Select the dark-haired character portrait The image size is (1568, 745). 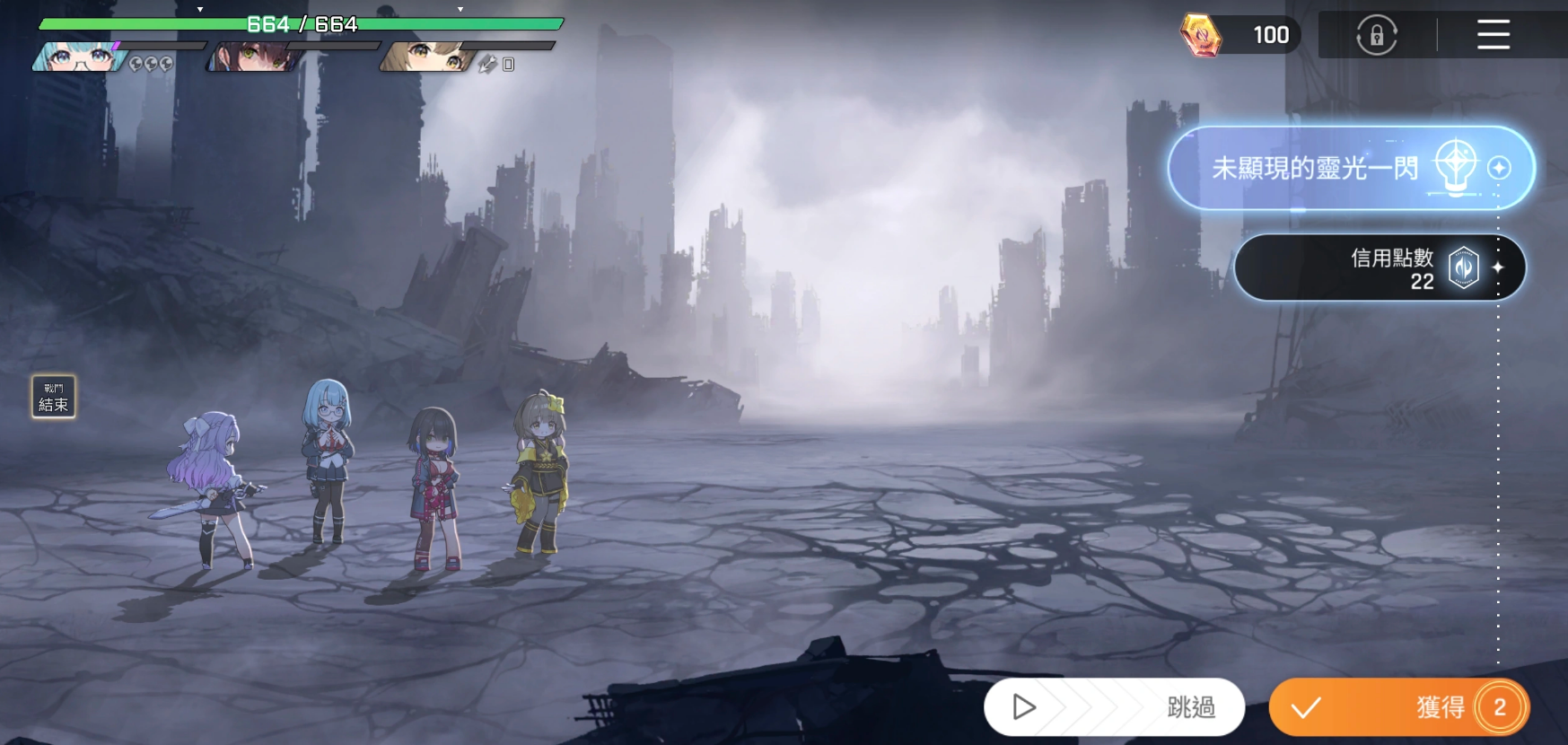tap(255, 57)
